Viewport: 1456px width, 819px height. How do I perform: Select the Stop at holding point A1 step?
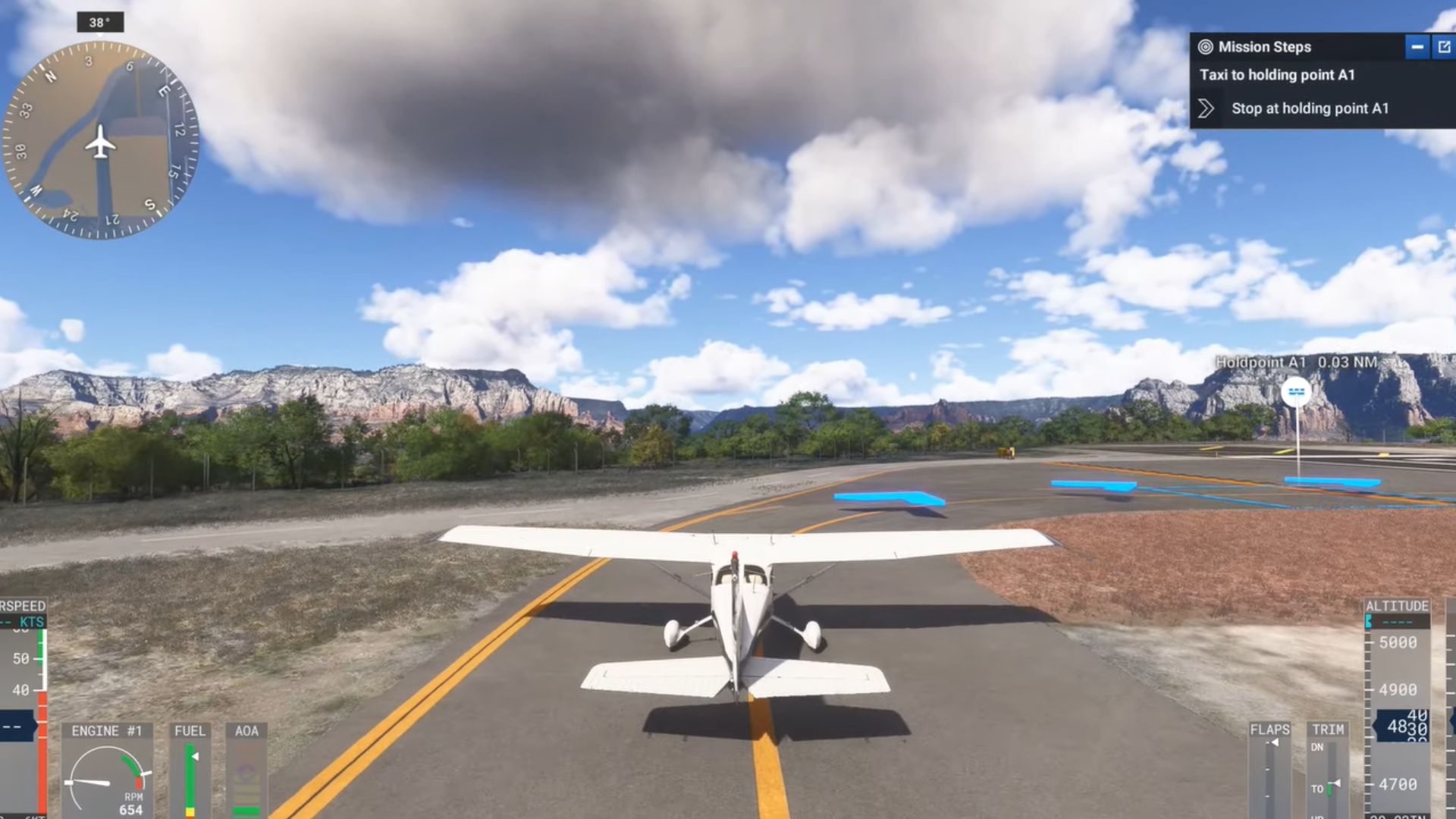click(1310, 108)
